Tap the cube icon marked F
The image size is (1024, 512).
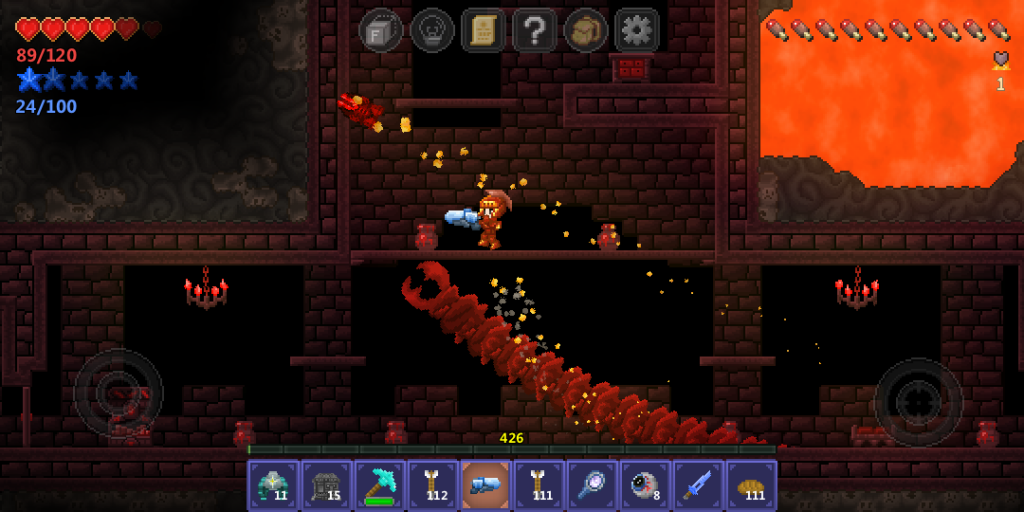380,30
